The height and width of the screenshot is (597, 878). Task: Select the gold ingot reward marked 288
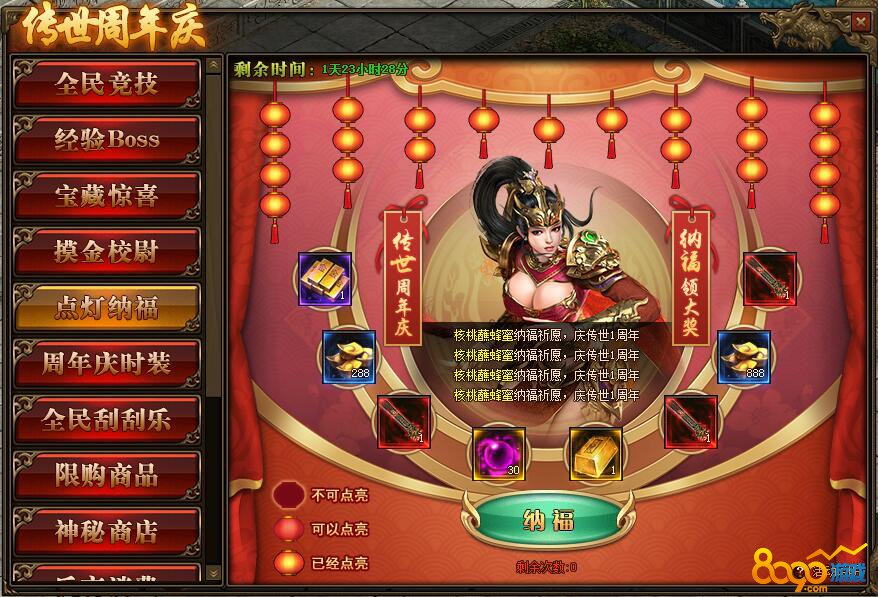pos(348,357)
